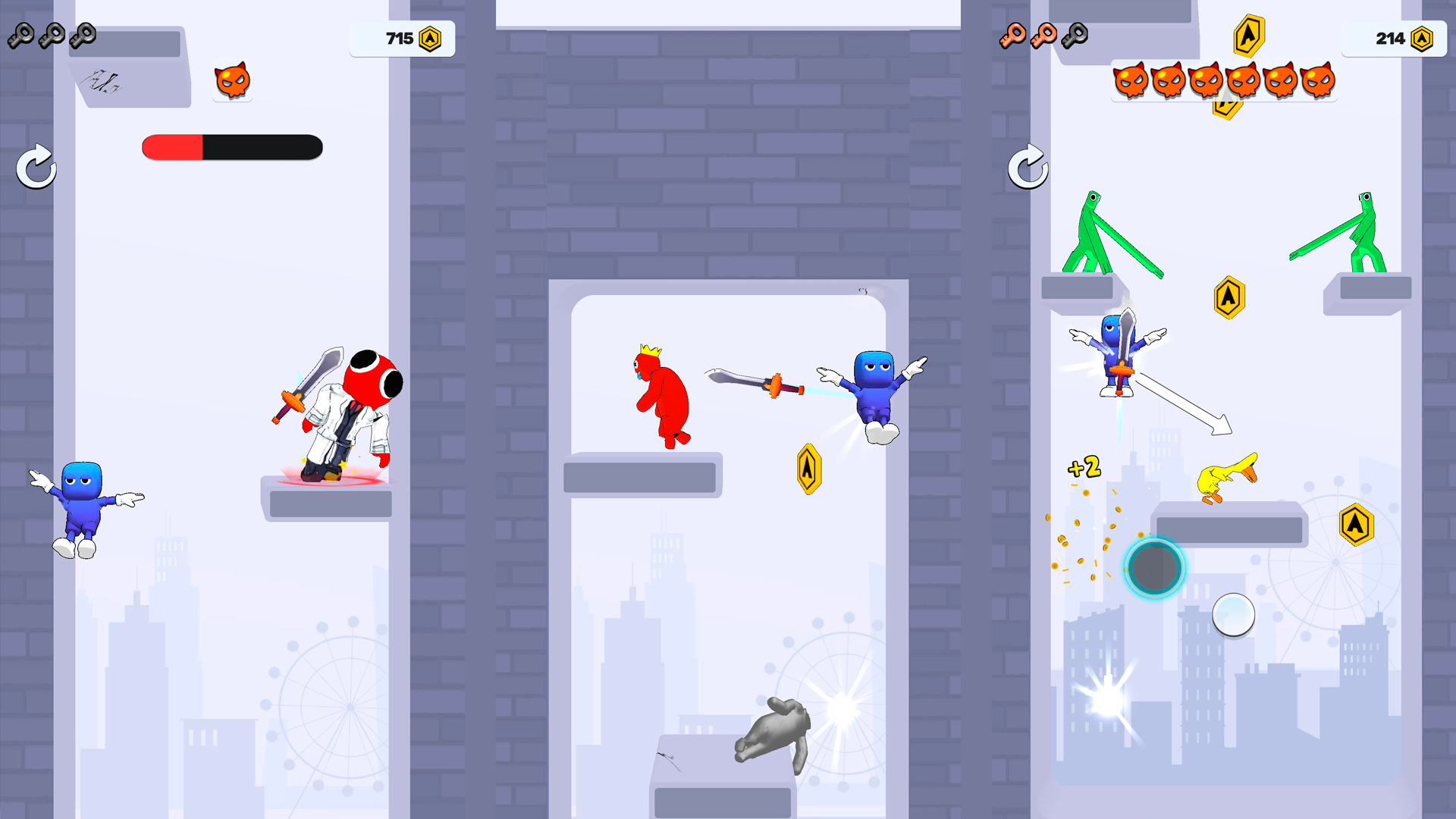Screen dimensions: 1456x819
Task: Click the grey key beside the orange keys
Action: 1075,34
